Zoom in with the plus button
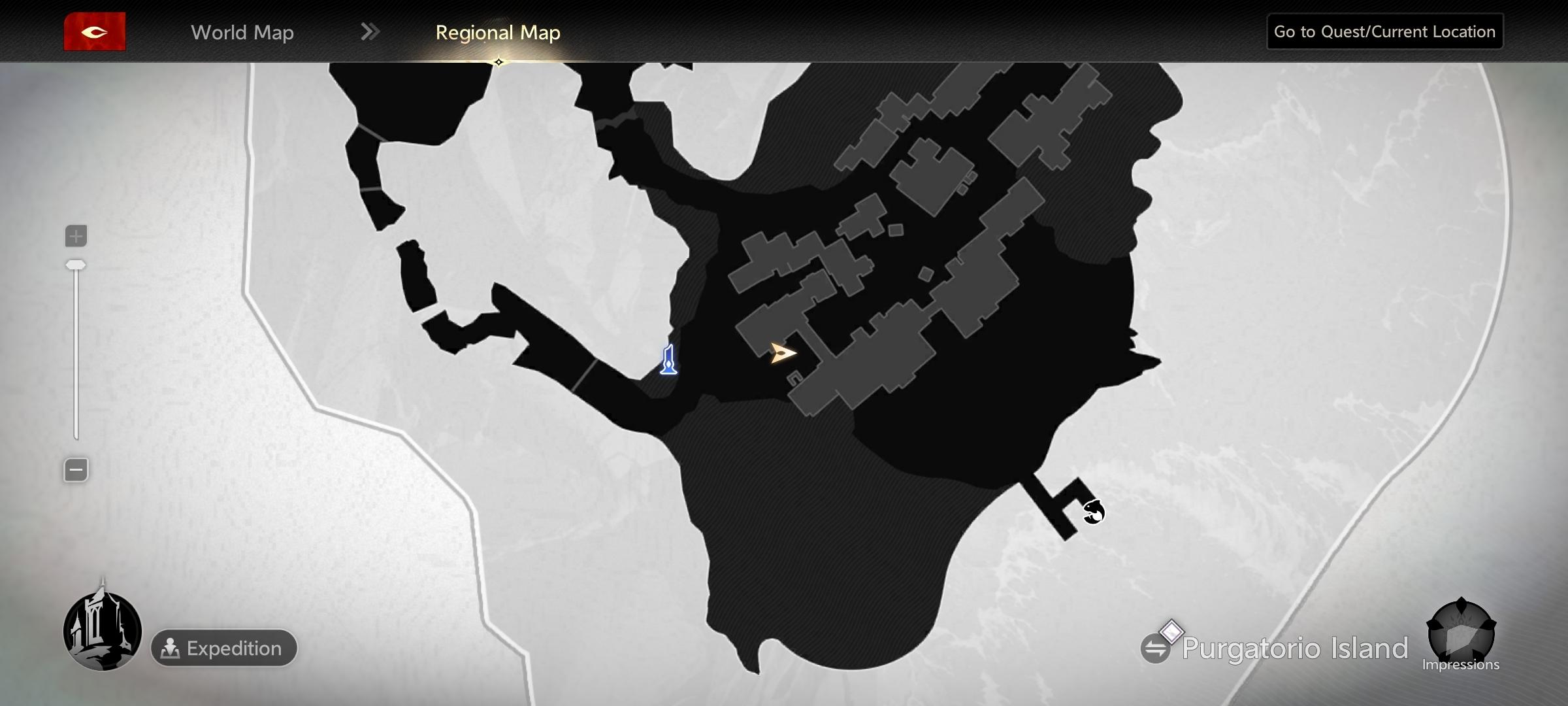This screenshot has height=706, width=1568. click(x=76, y=236)
